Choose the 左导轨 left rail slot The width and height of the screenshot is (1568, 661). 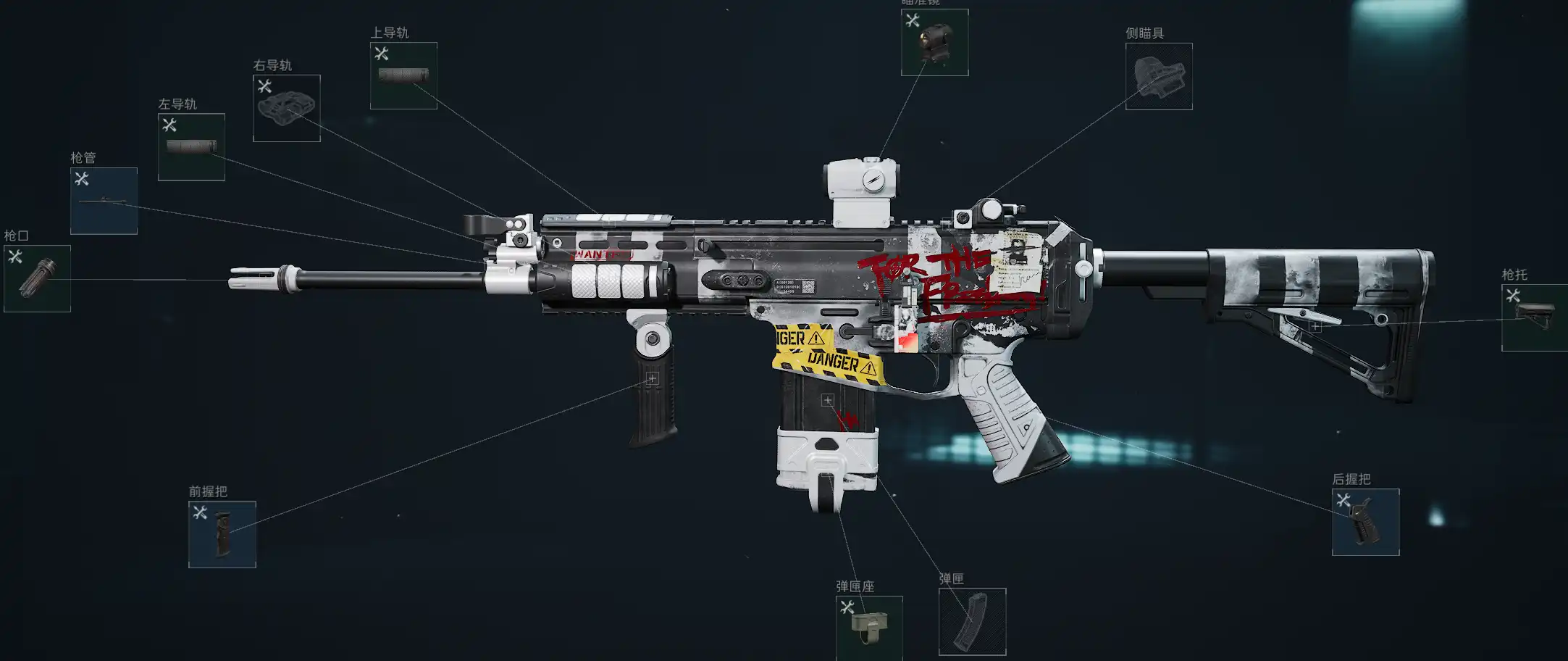point(191,146)
